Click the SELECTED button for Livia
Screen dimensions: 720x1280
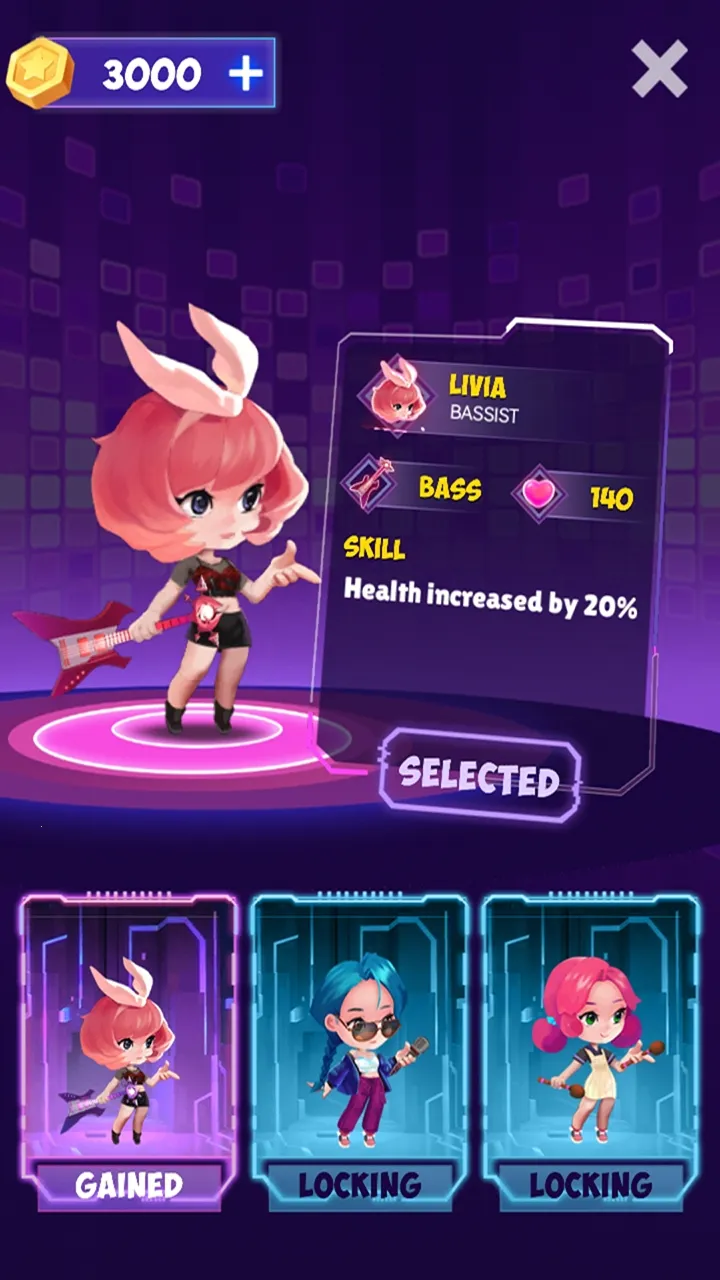tap(479, 777)
